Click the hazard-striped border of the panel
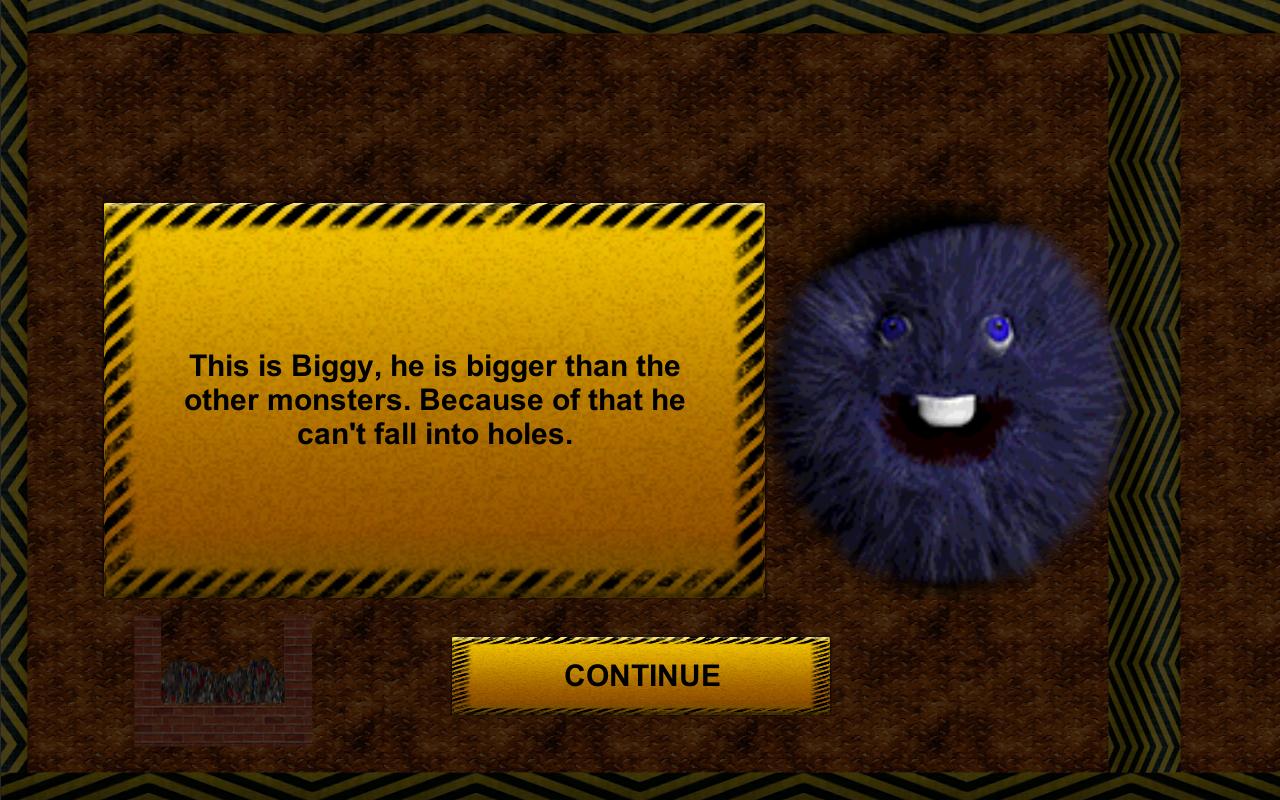1280x800 pixels. 430,215
